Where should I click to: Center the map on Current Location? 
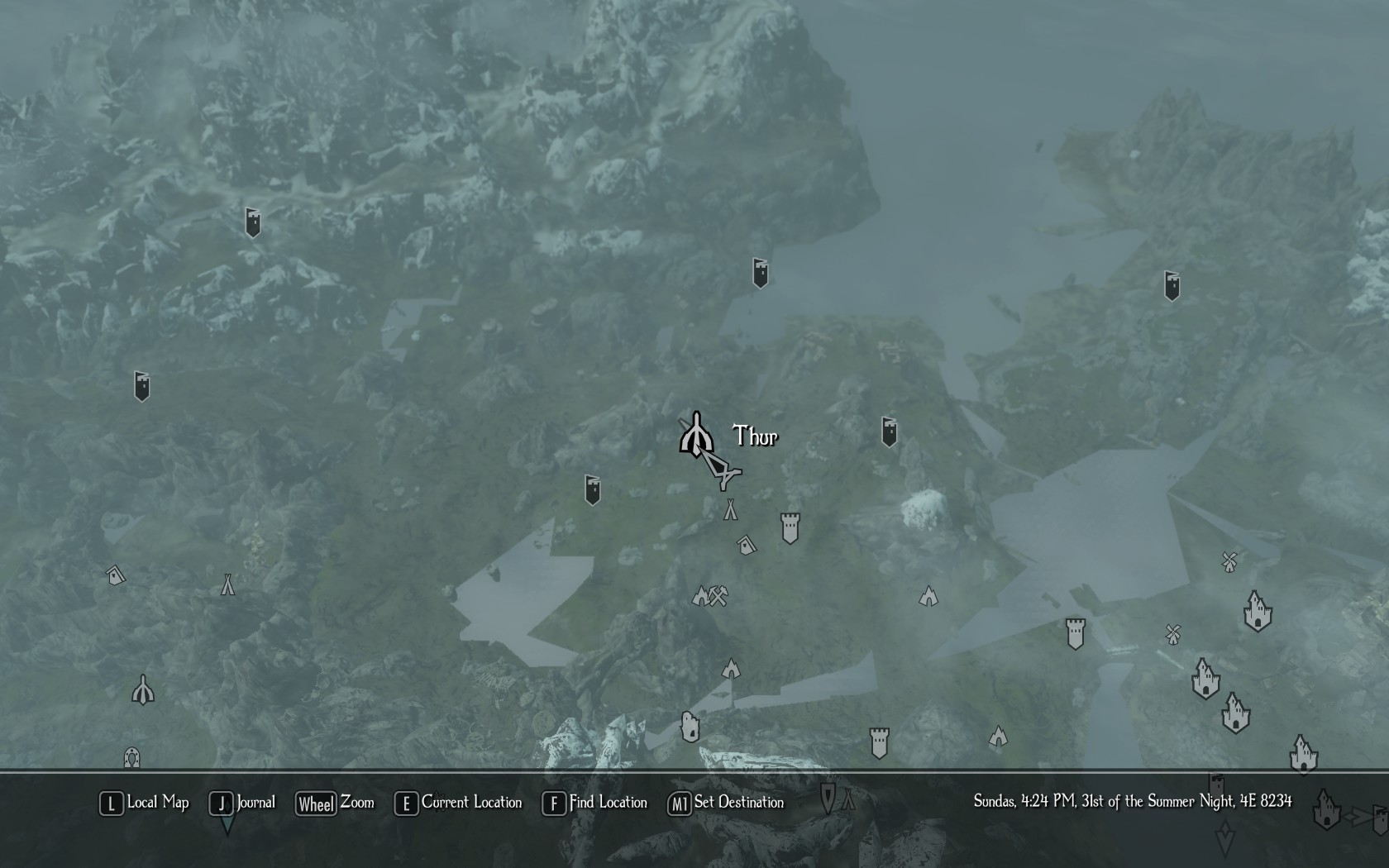click(x=459, y=803)
